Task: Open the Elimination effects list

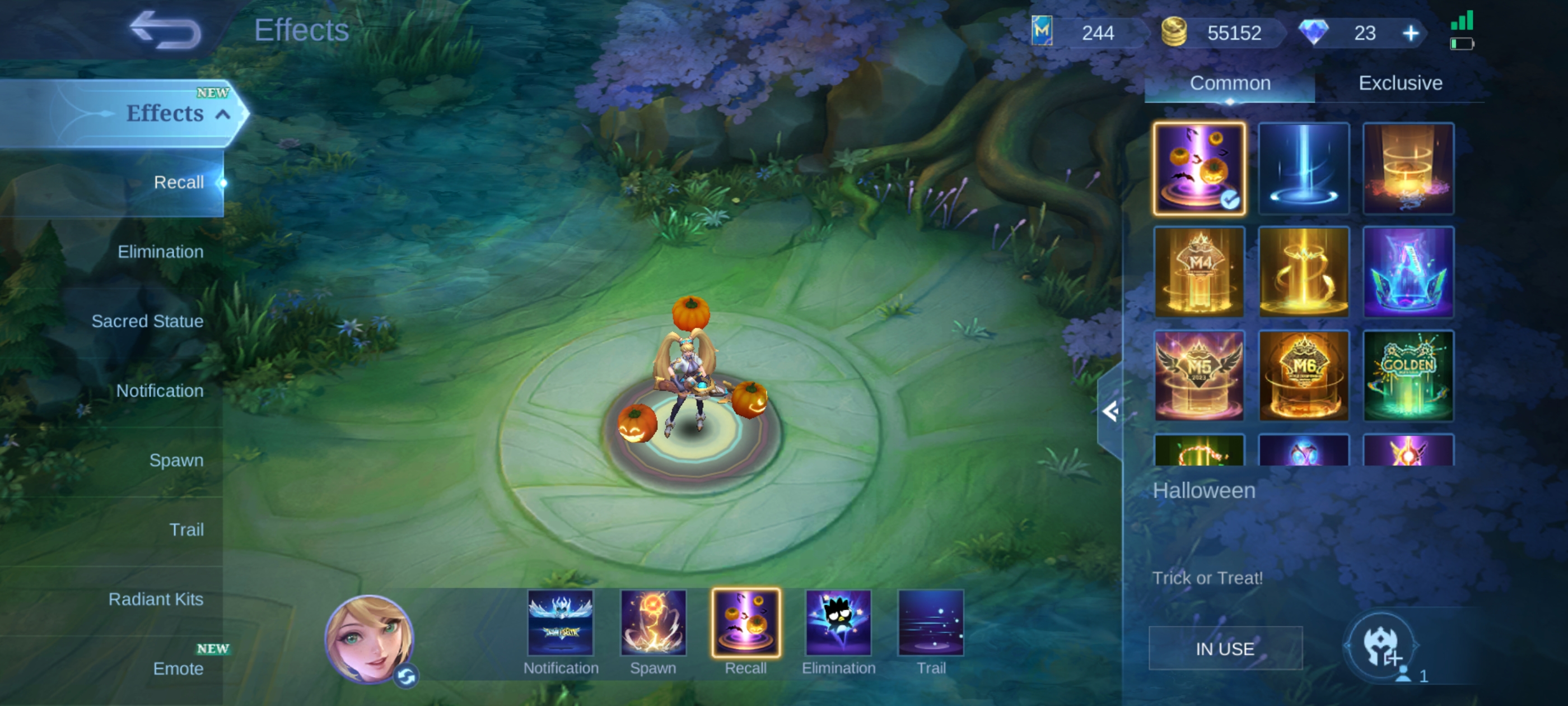Action: [x=160, y=252]
